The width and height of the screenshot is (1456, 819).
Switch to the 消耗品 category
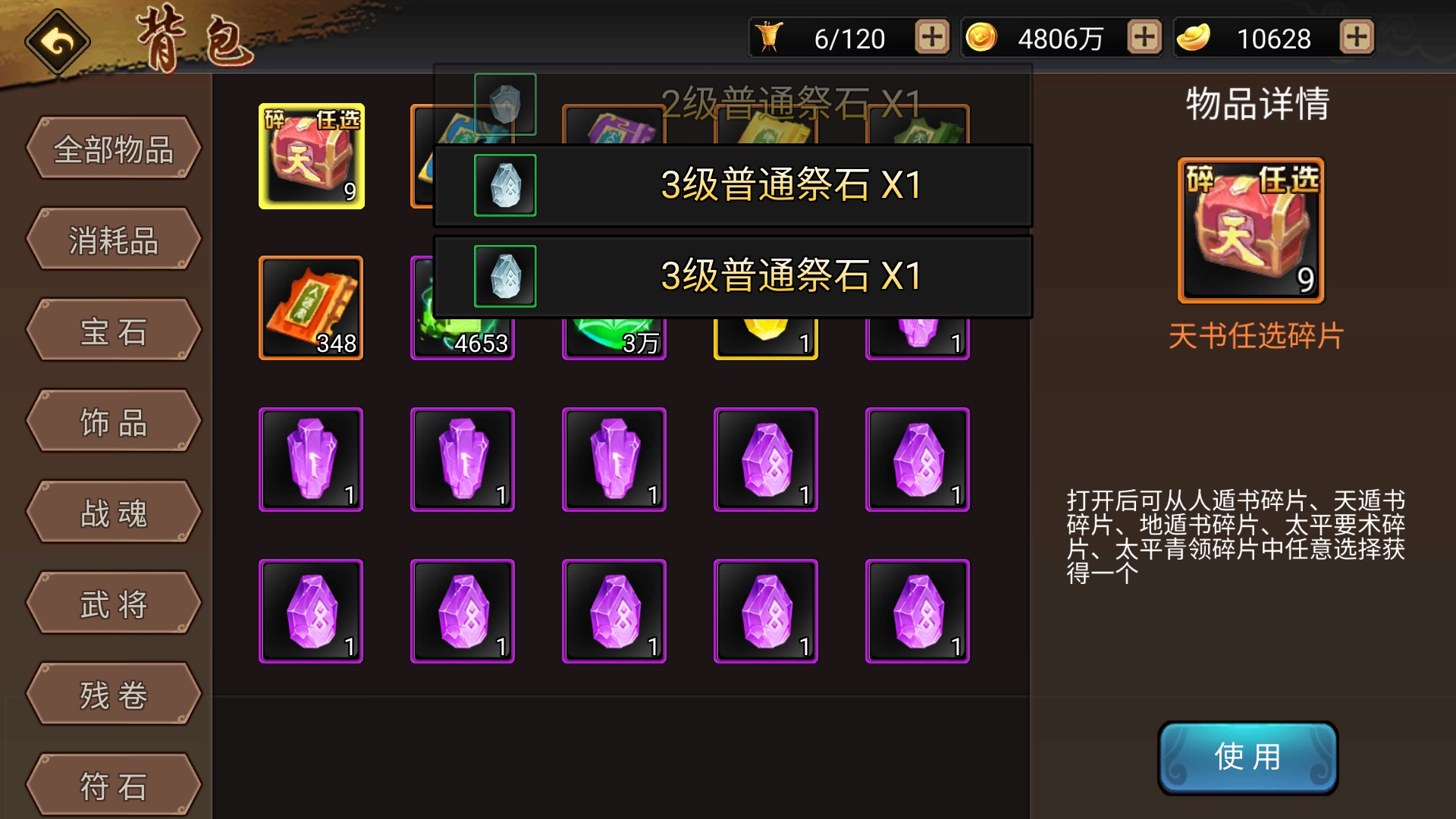[112, 239]
